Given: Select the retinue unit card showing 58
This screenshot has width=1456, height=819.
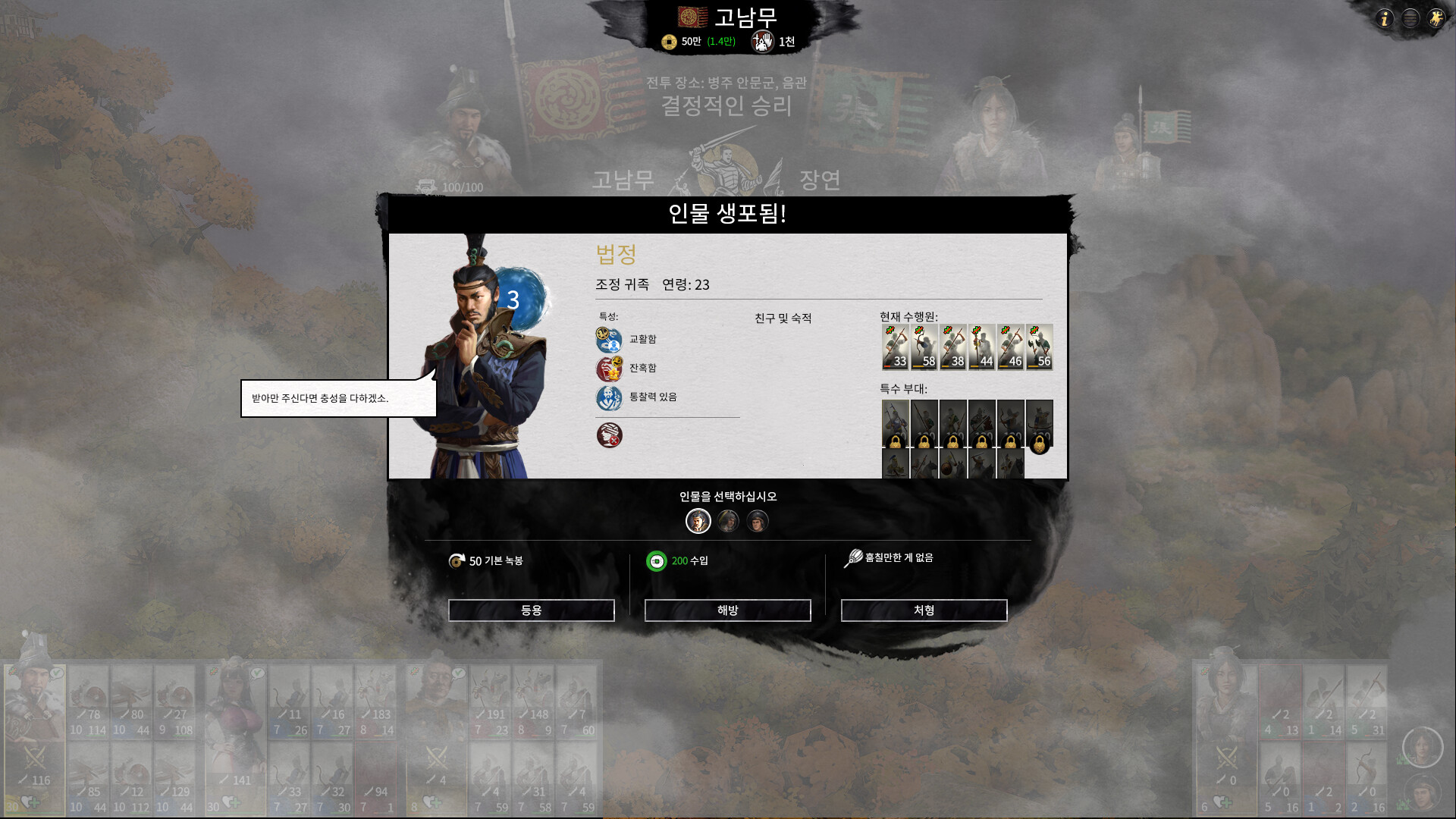Looking at the screenshot, I should pyautogui.click(x=924, y=347).
